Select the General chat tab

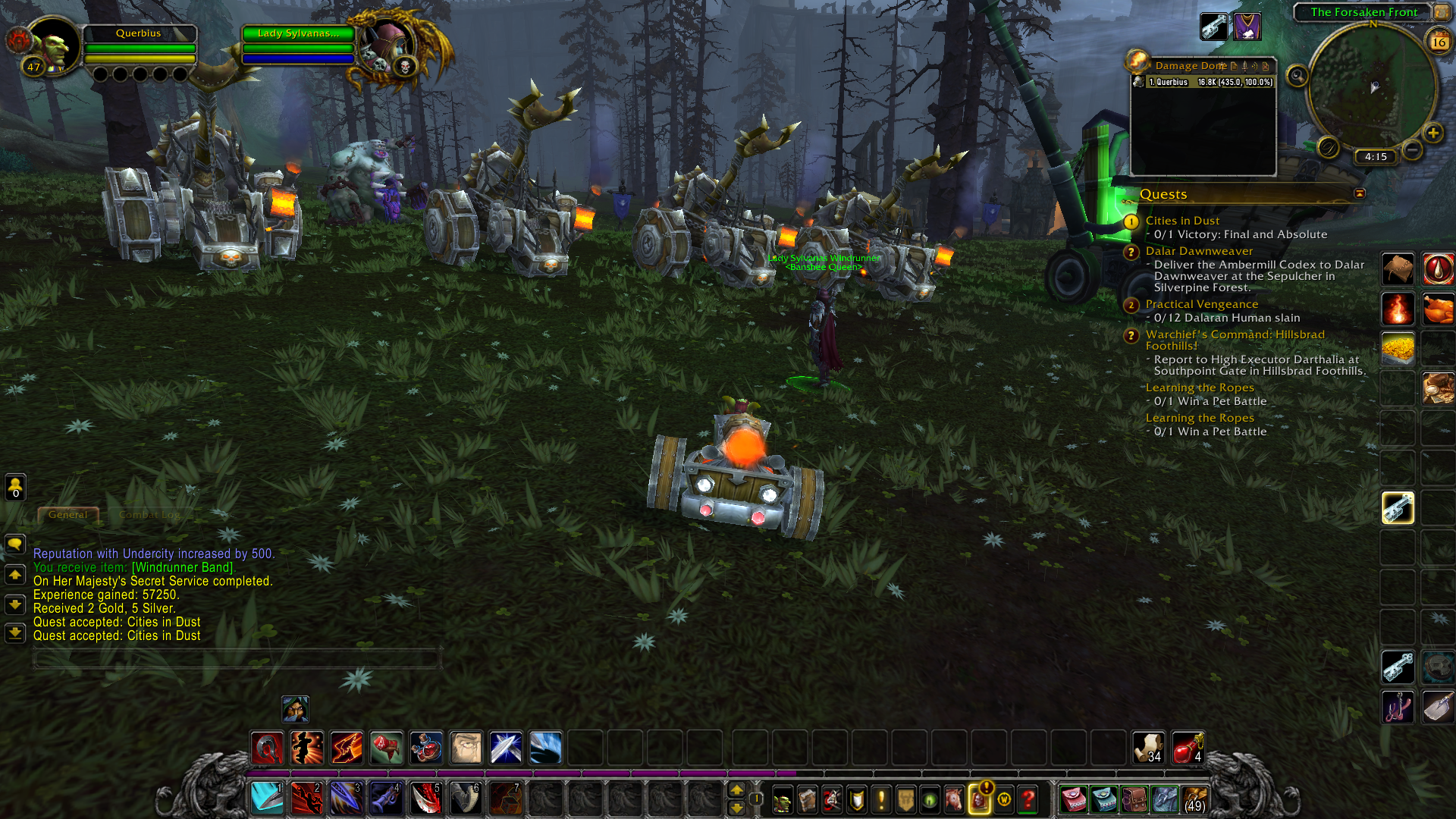68,515
